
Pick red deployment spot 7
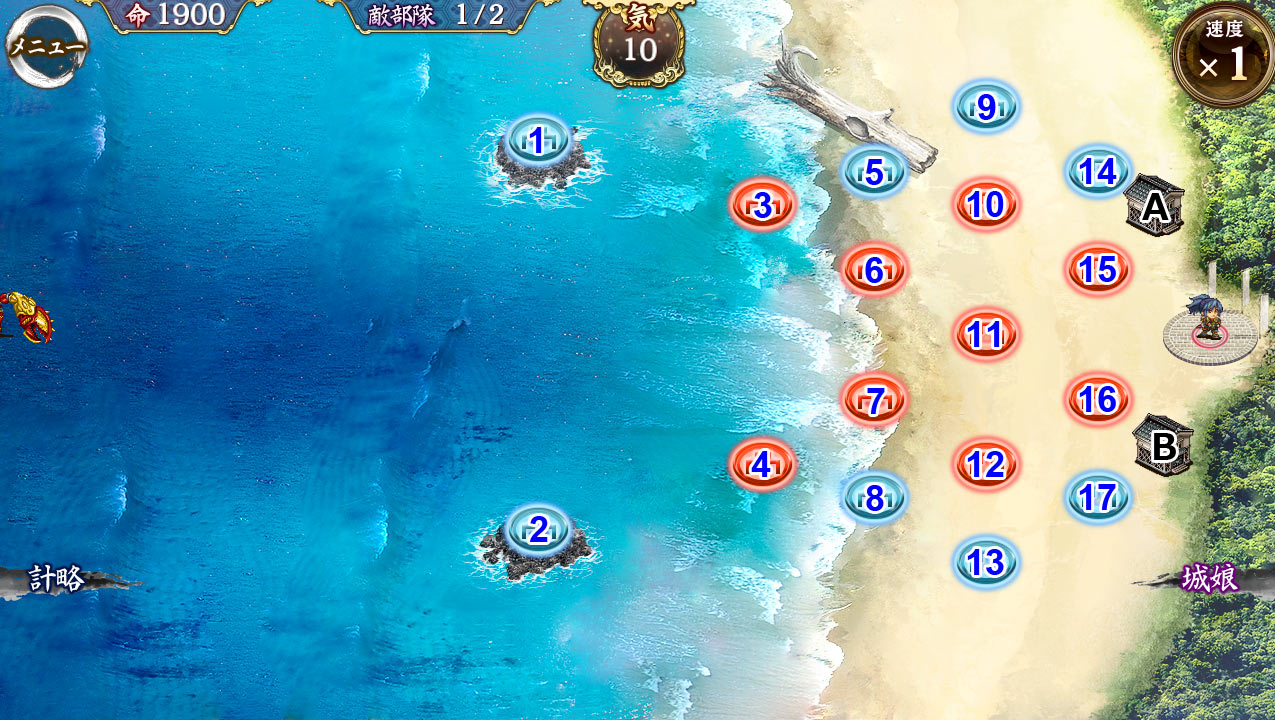(x=874, y=400)
